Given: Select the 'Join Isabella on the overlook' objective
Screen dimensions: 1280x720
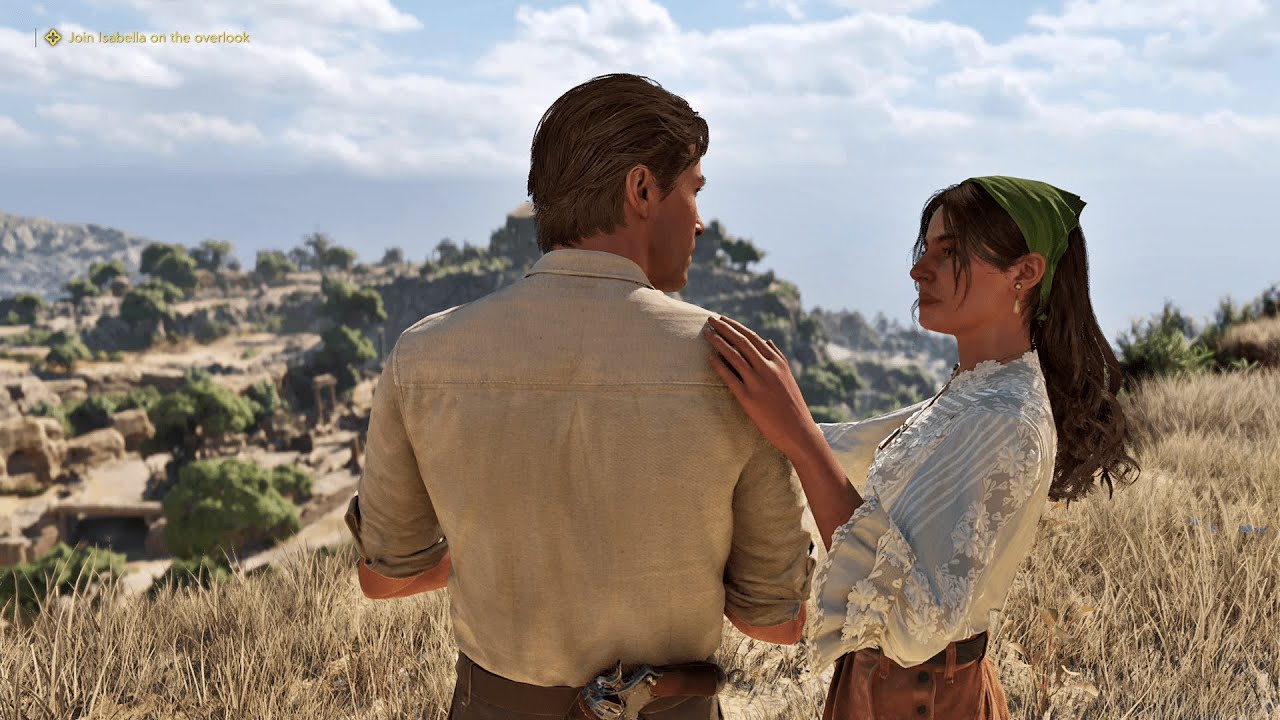Looking at the screenshot, I should click(158, 38).
